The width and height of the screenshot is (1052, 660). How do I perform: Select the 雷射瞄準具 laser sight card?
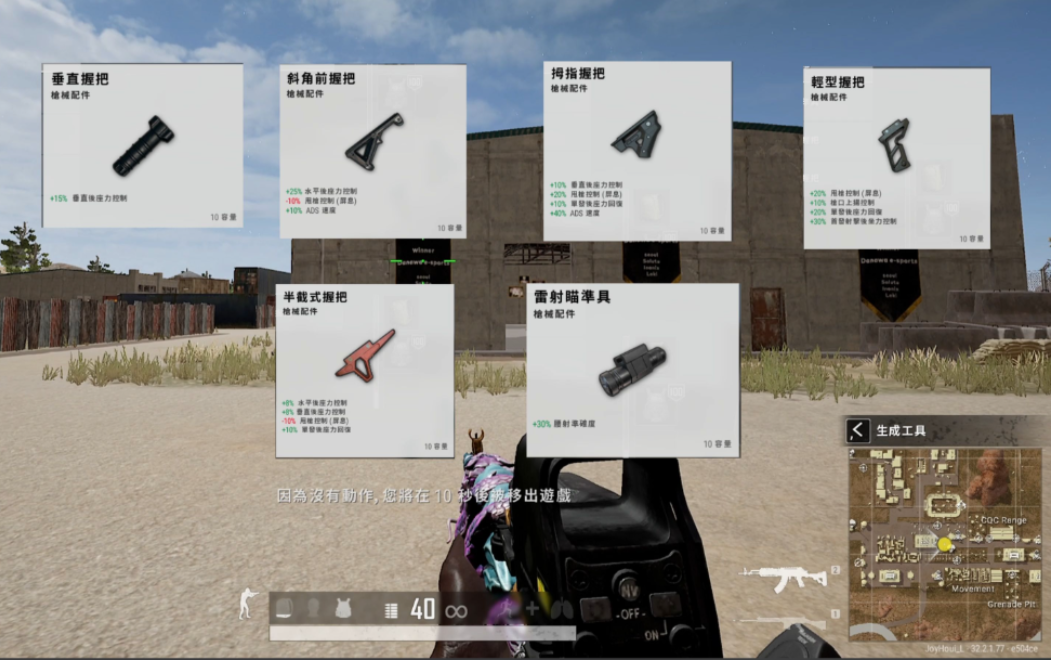click(x=632, y=370)
